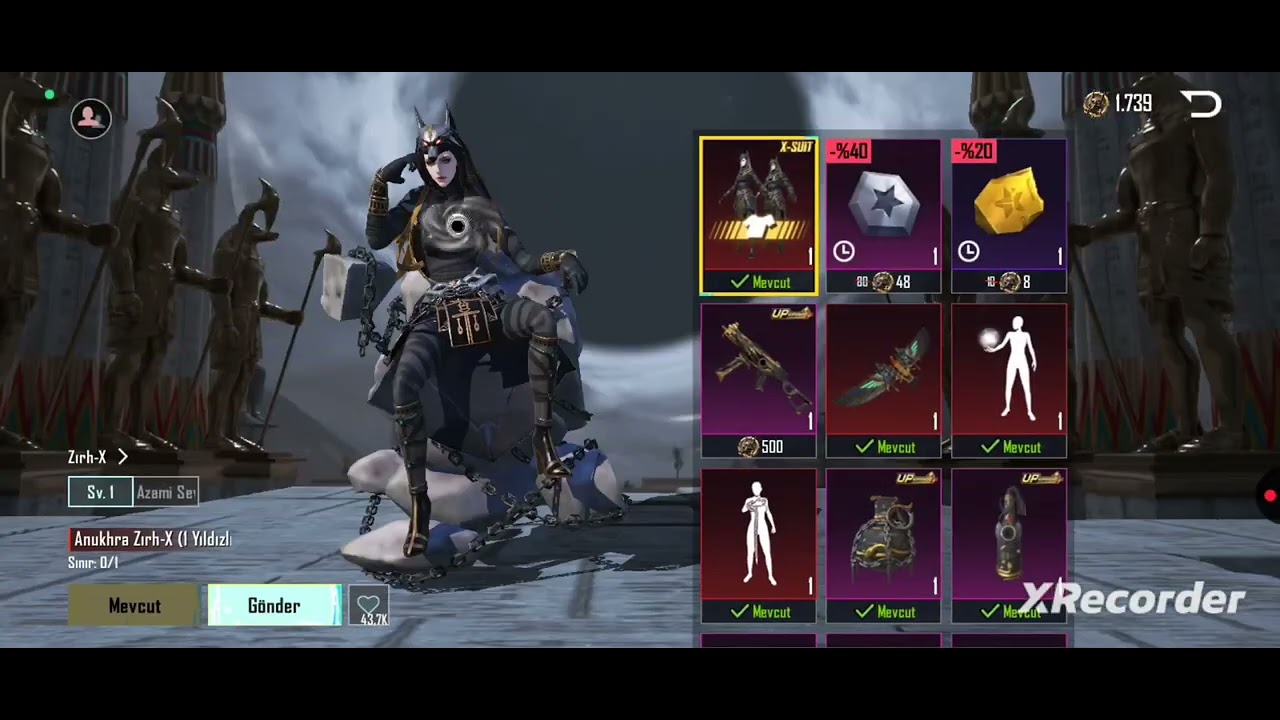Choose the silver star token at 40% off
Image resolution: width=1280 pixels, height=720 pixels.
click(x=883, y=215)
